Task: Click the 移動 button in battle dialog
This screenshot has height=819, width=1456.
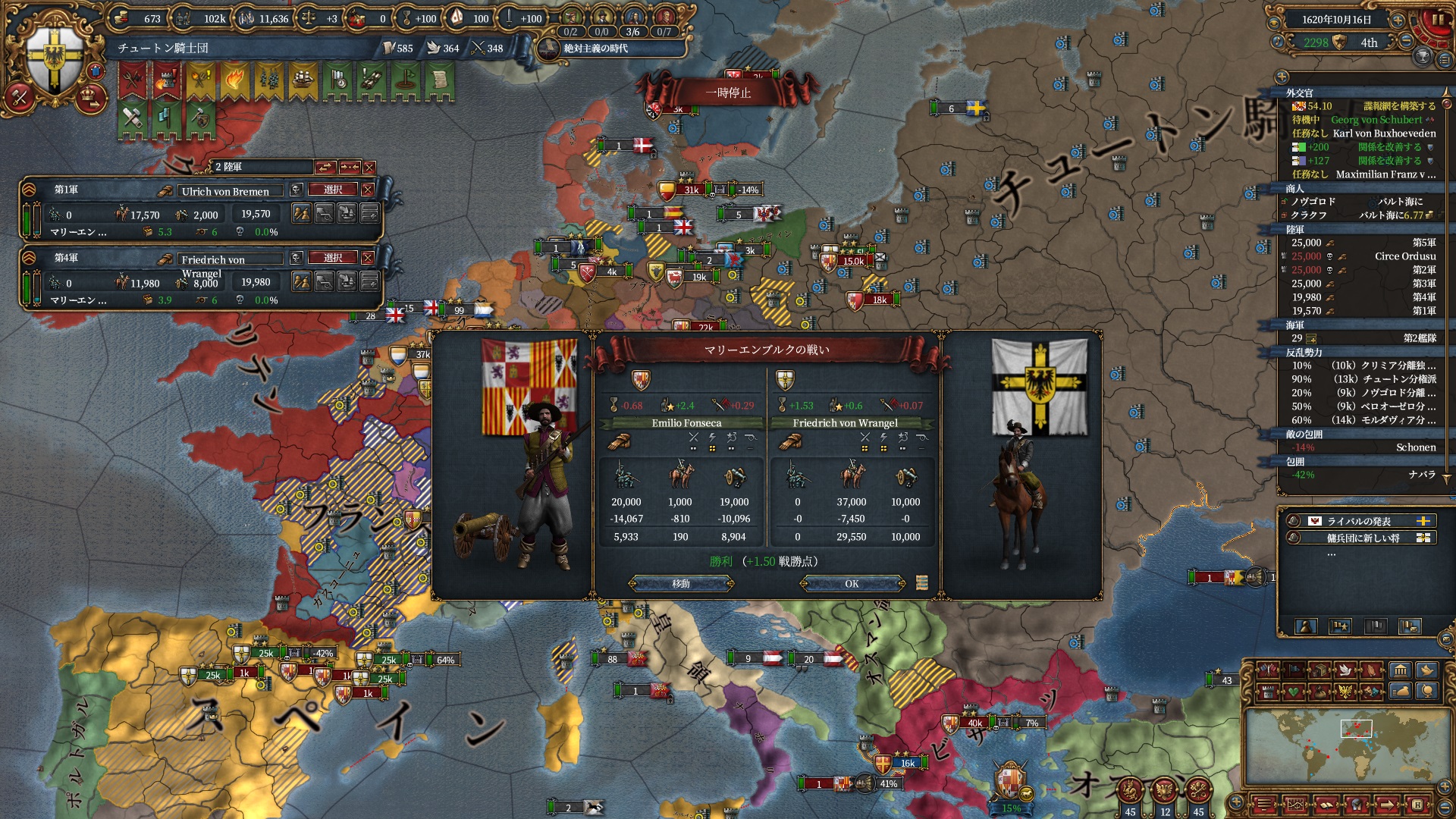Action: (681, 584)
